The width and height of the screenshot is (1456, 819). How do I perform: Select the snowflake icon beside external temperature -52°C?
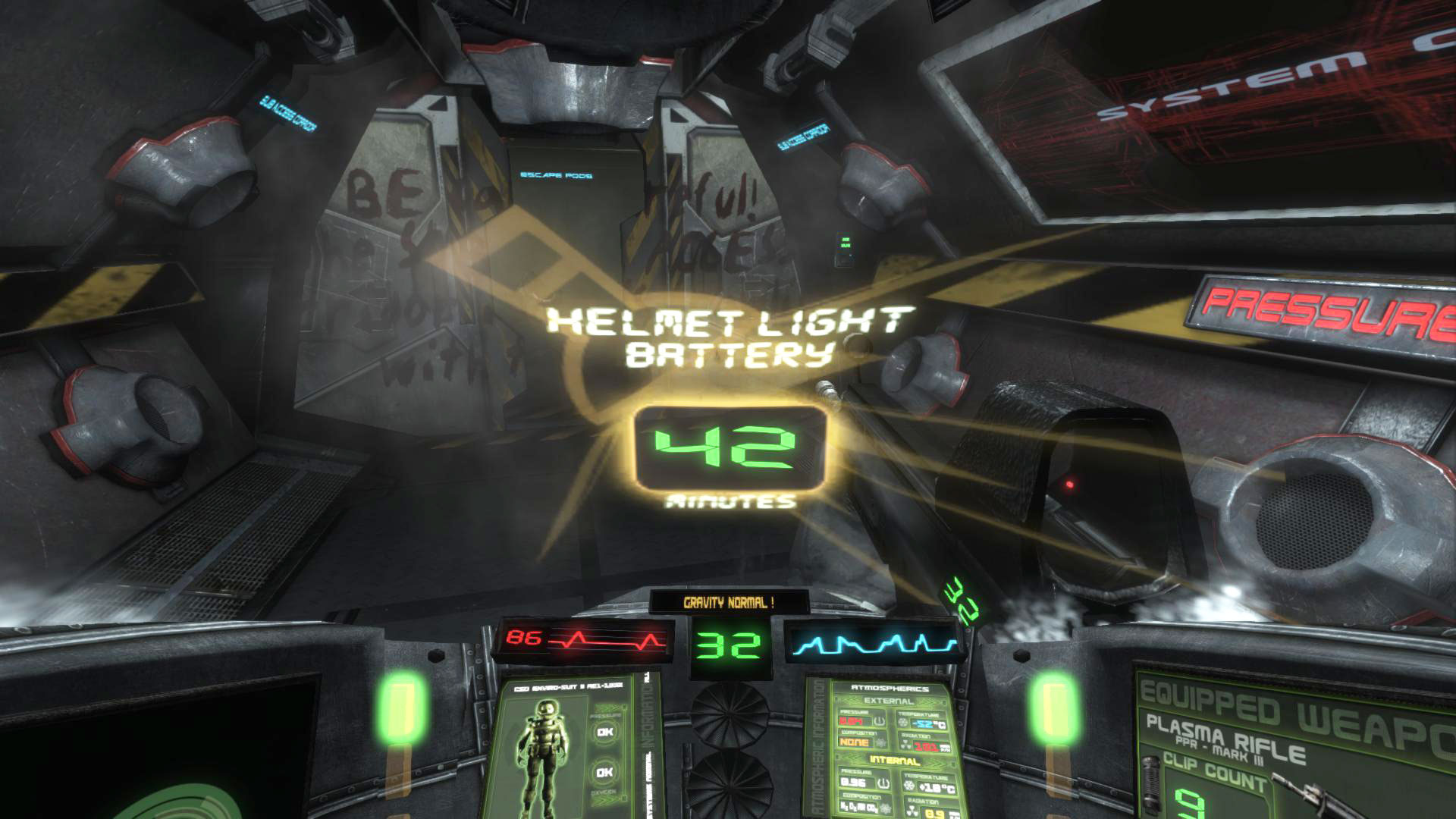(x=902, y=722)
